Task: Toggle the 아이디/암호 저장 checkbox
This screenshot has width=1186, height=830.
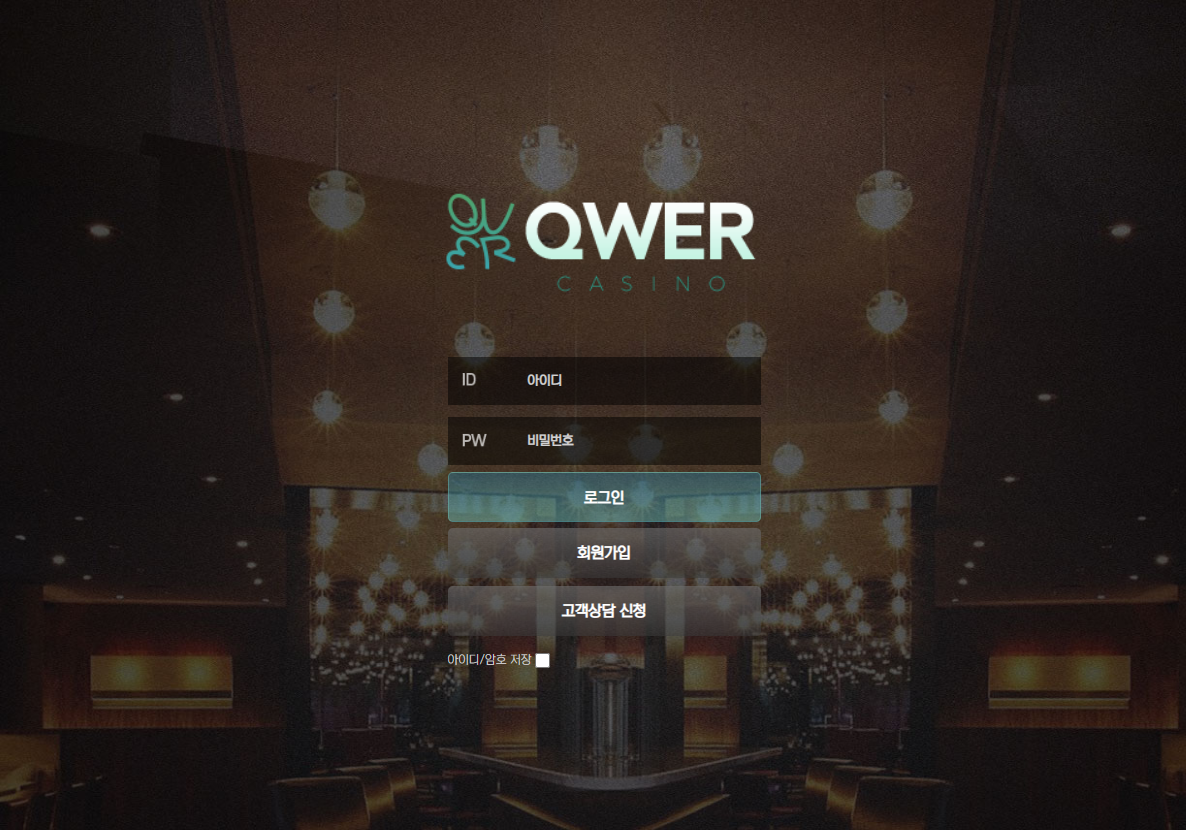Action: coord(542,660)
